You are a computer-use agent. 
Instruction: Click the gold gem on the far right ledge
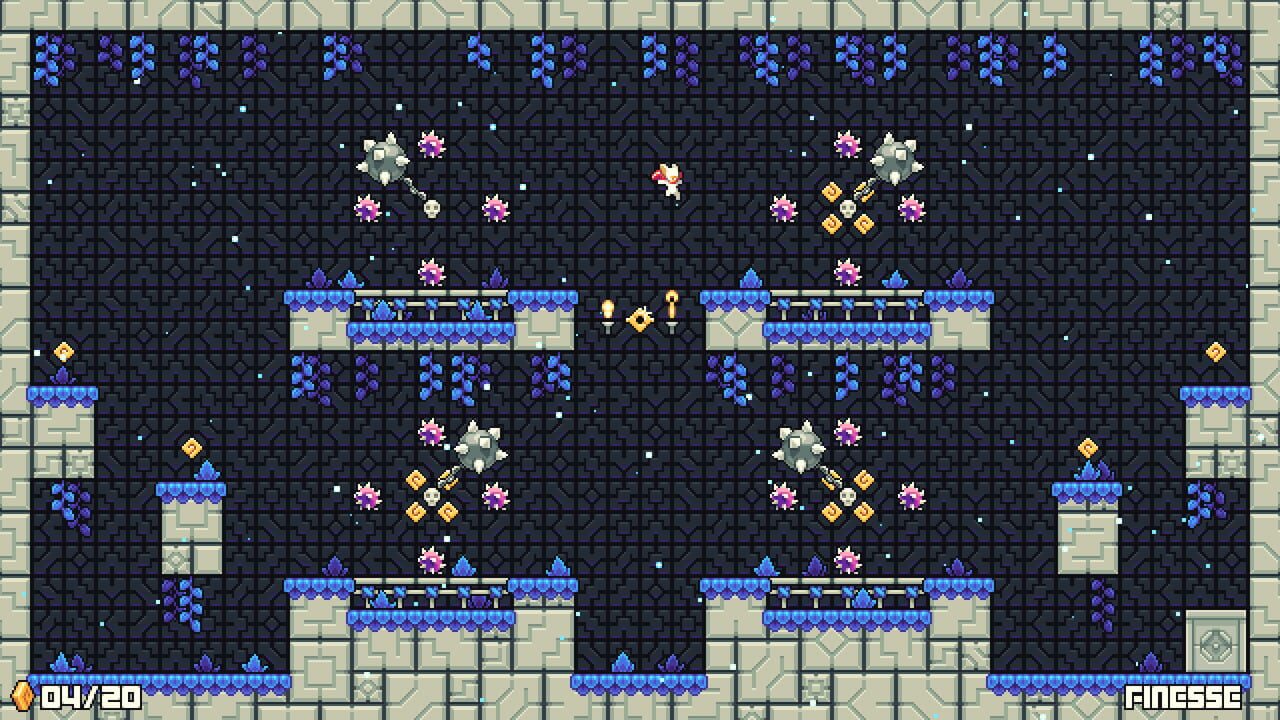pos(1215,351)
